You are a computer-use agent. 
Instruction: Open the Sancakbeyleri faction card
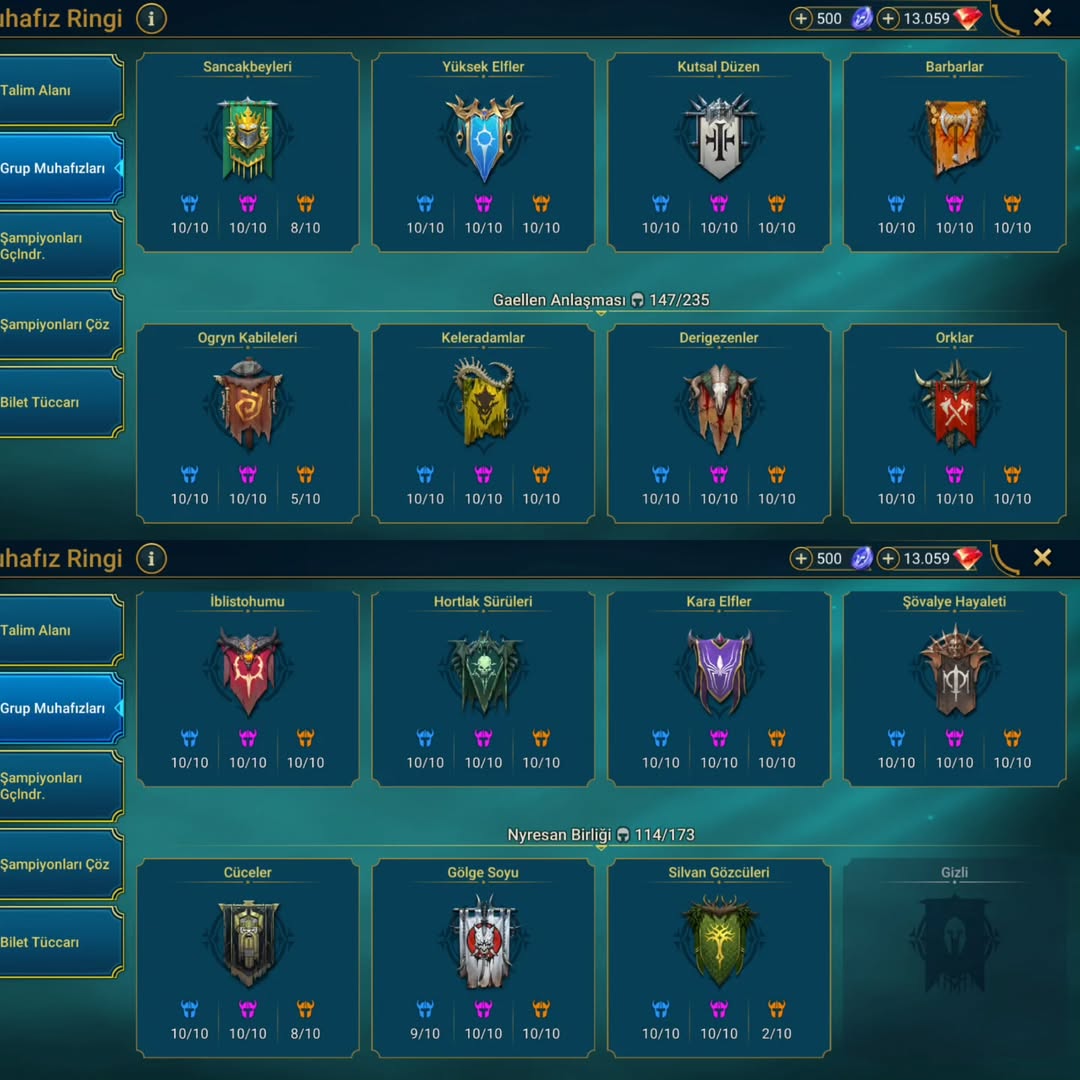click(x=247, y=140)
